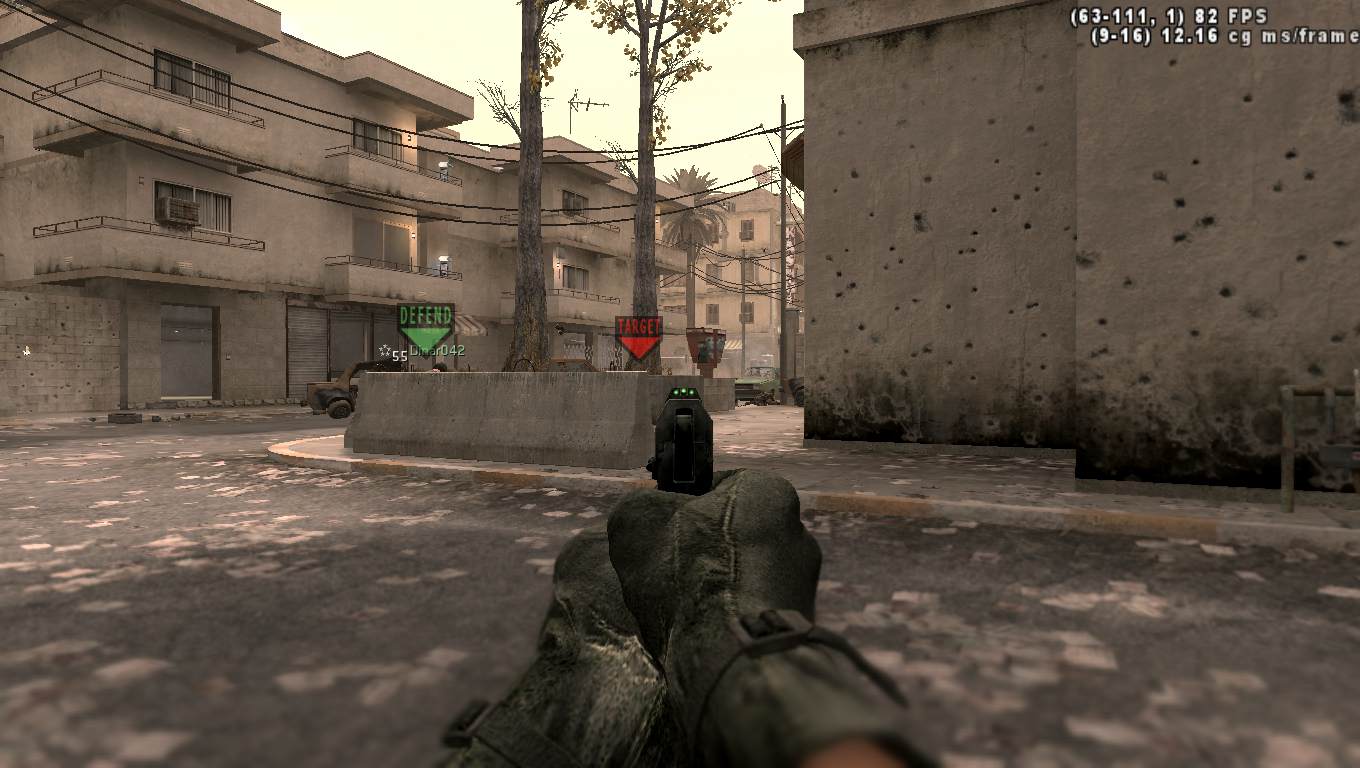Image resolution: width=1360 pixels, height=768 pixels.
Task: Click the green shield icon above Dmar042
Action: 424,325
